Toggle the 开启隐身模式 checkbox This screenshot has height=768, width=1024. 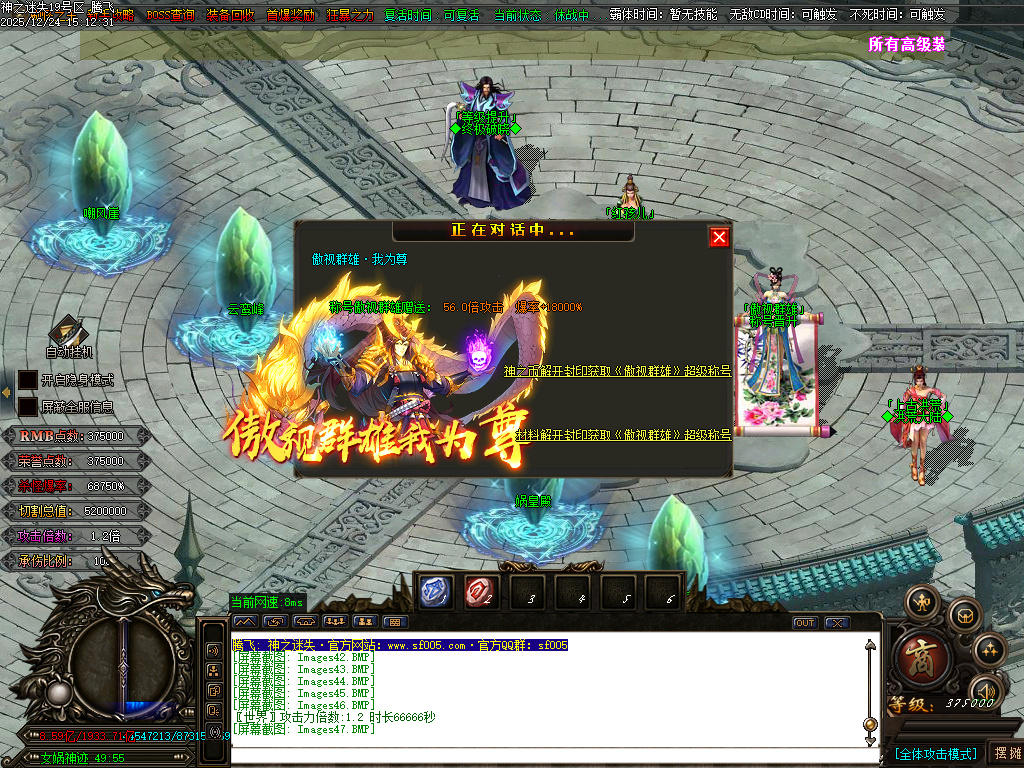click(x=27, y=380)
